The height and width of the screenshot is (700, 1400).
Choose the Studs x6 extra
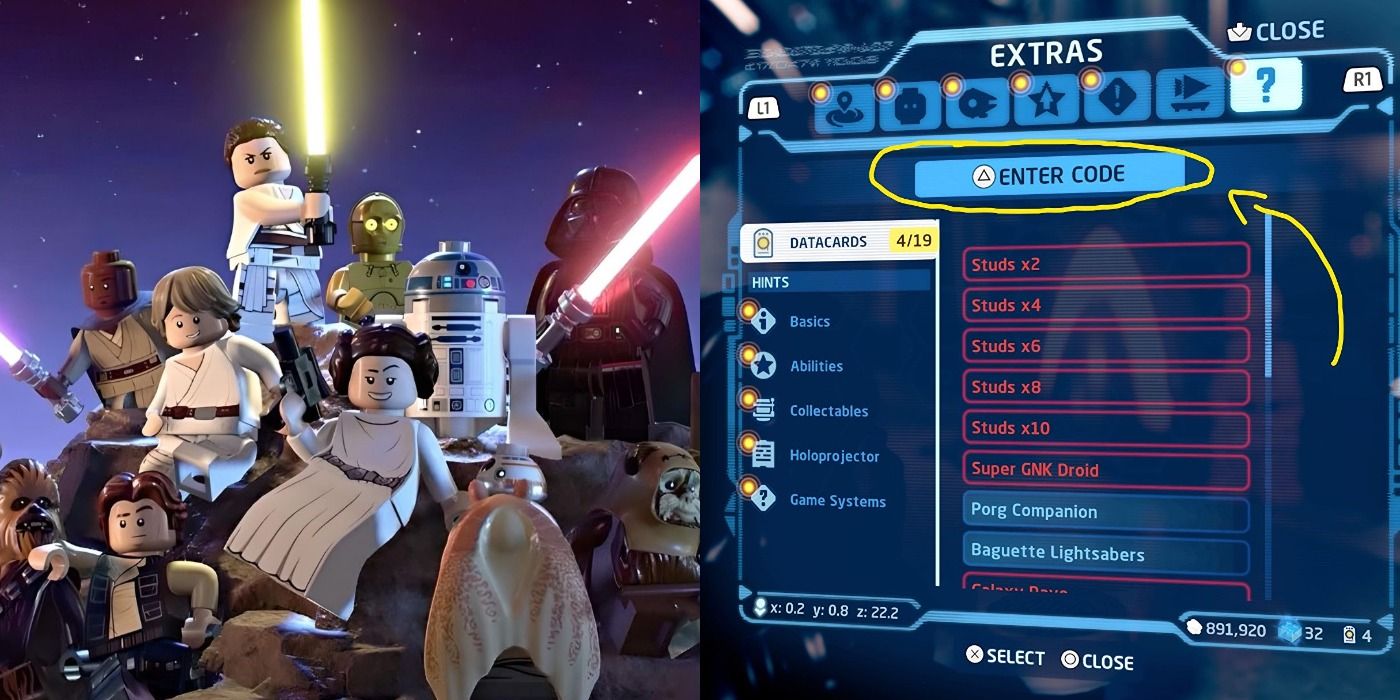coord(1106,346)
